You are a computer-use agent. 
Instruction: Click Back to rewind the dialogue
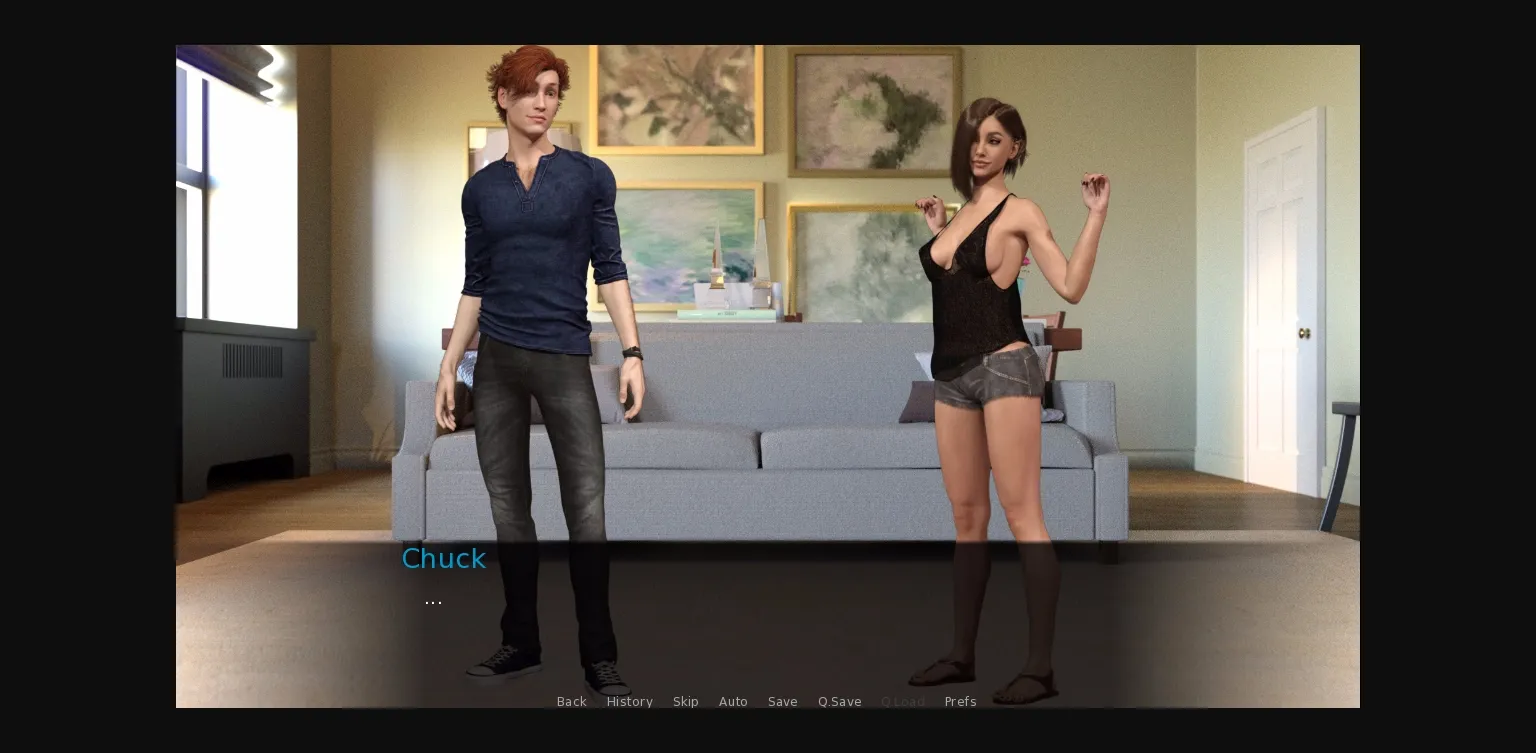pos(571,701)
